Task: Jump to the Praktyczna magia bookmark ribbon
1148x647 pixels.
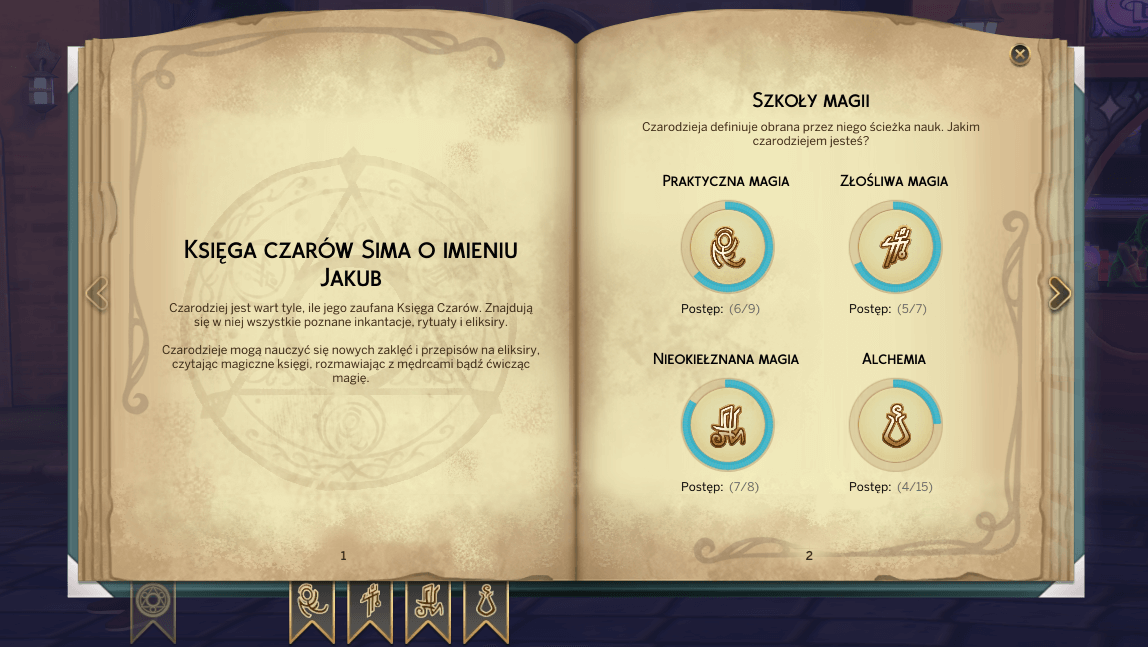Action: pos(312,605)
